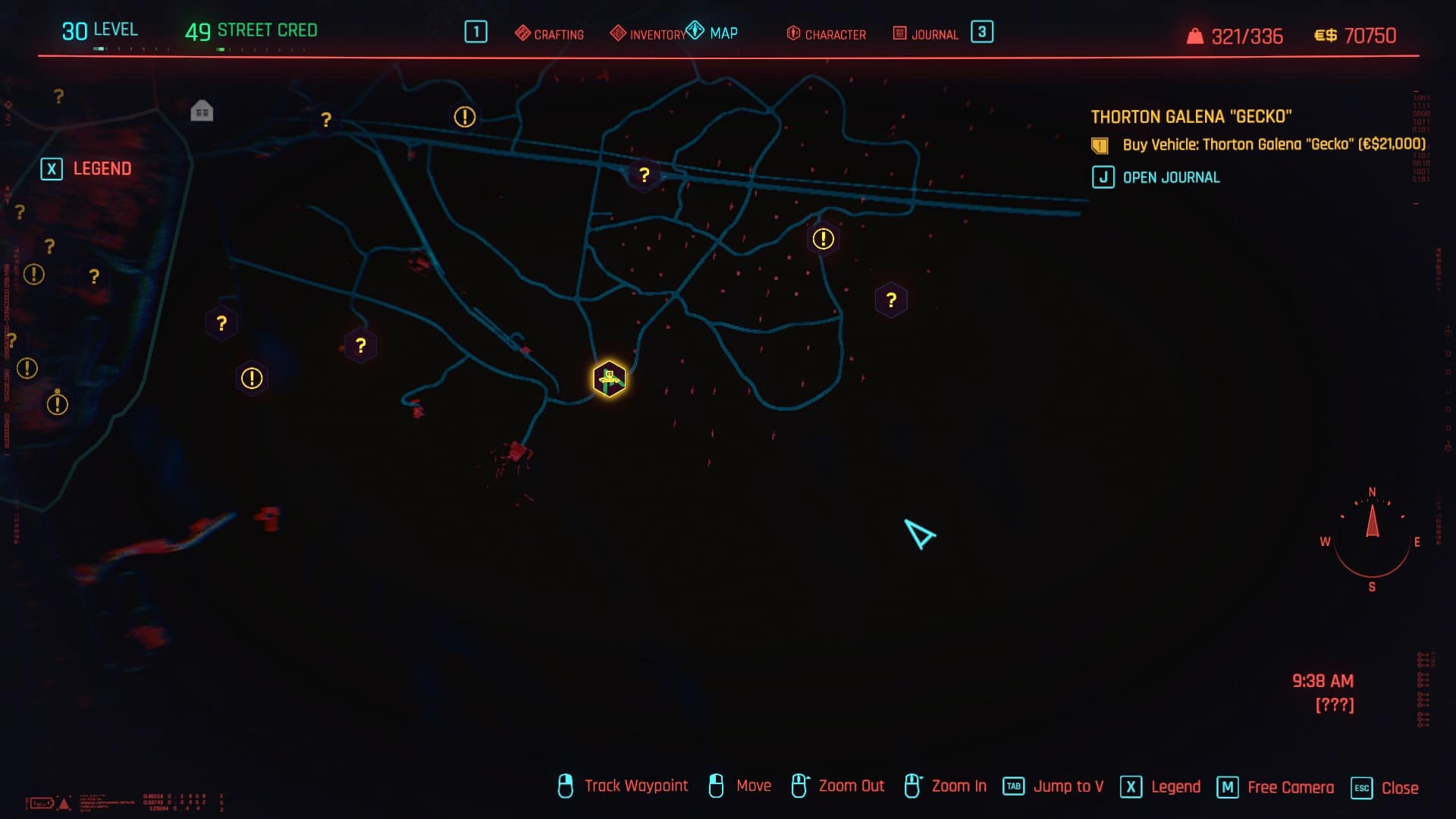Jump to V's location
Screen dimensions: 1456x819
[1053, 786]
